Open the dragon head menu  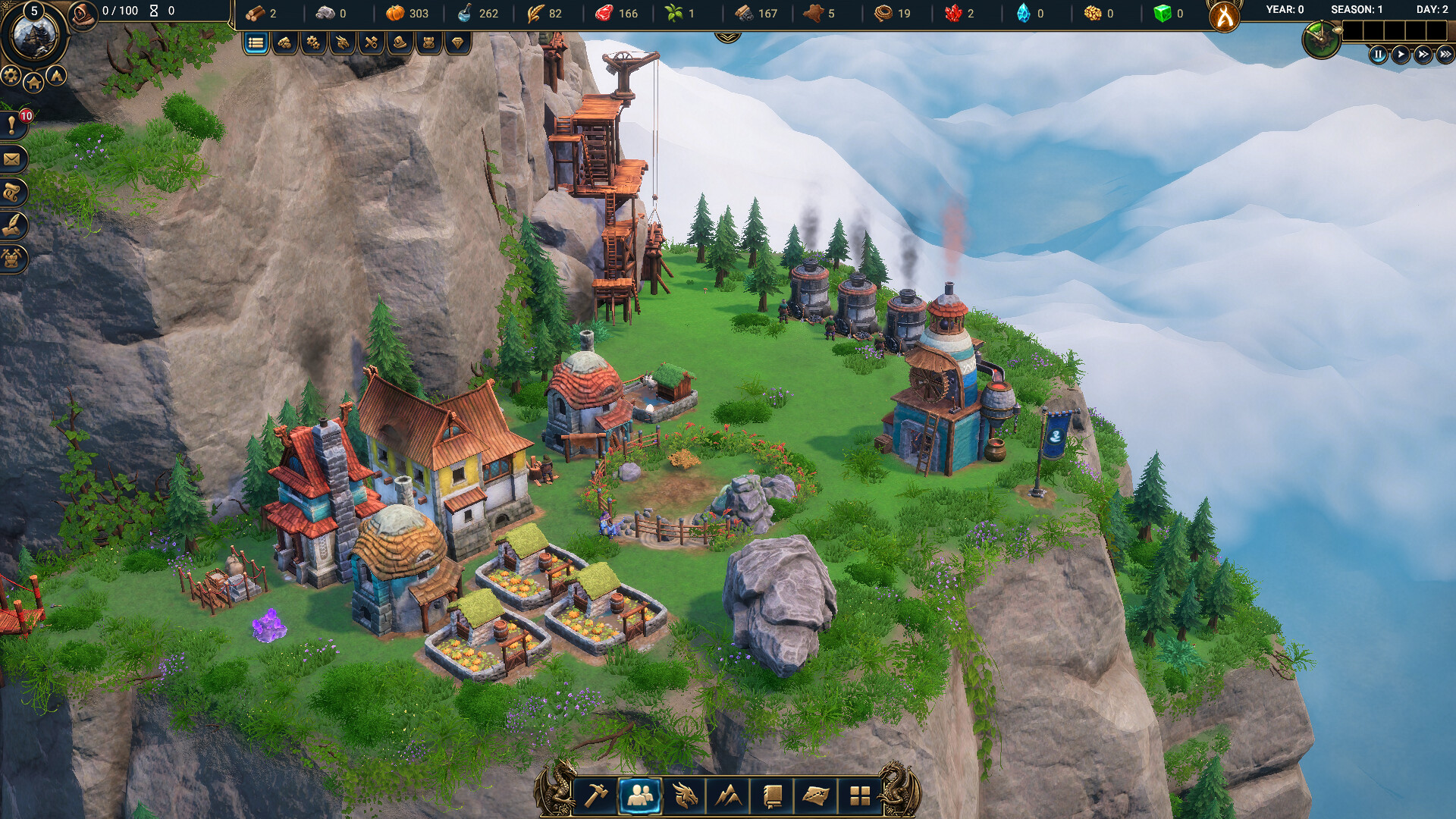coord(684,795)
